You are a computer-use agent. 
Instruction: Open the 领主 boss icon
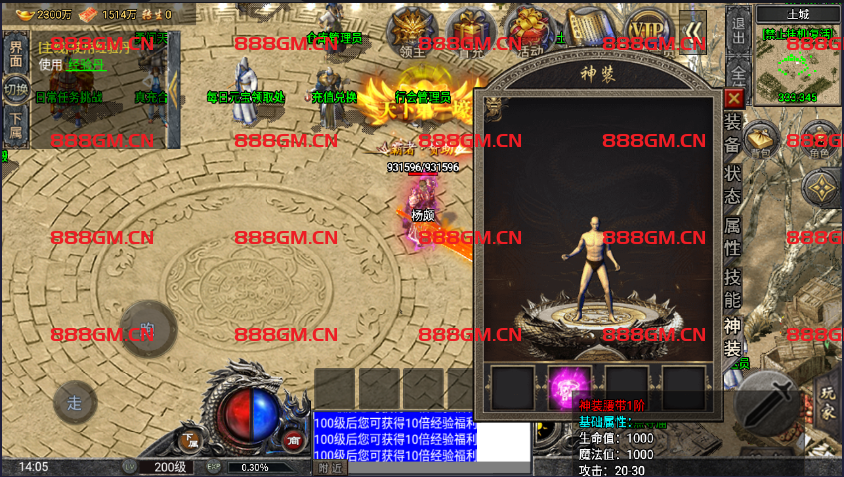click(x=407, y=29)
